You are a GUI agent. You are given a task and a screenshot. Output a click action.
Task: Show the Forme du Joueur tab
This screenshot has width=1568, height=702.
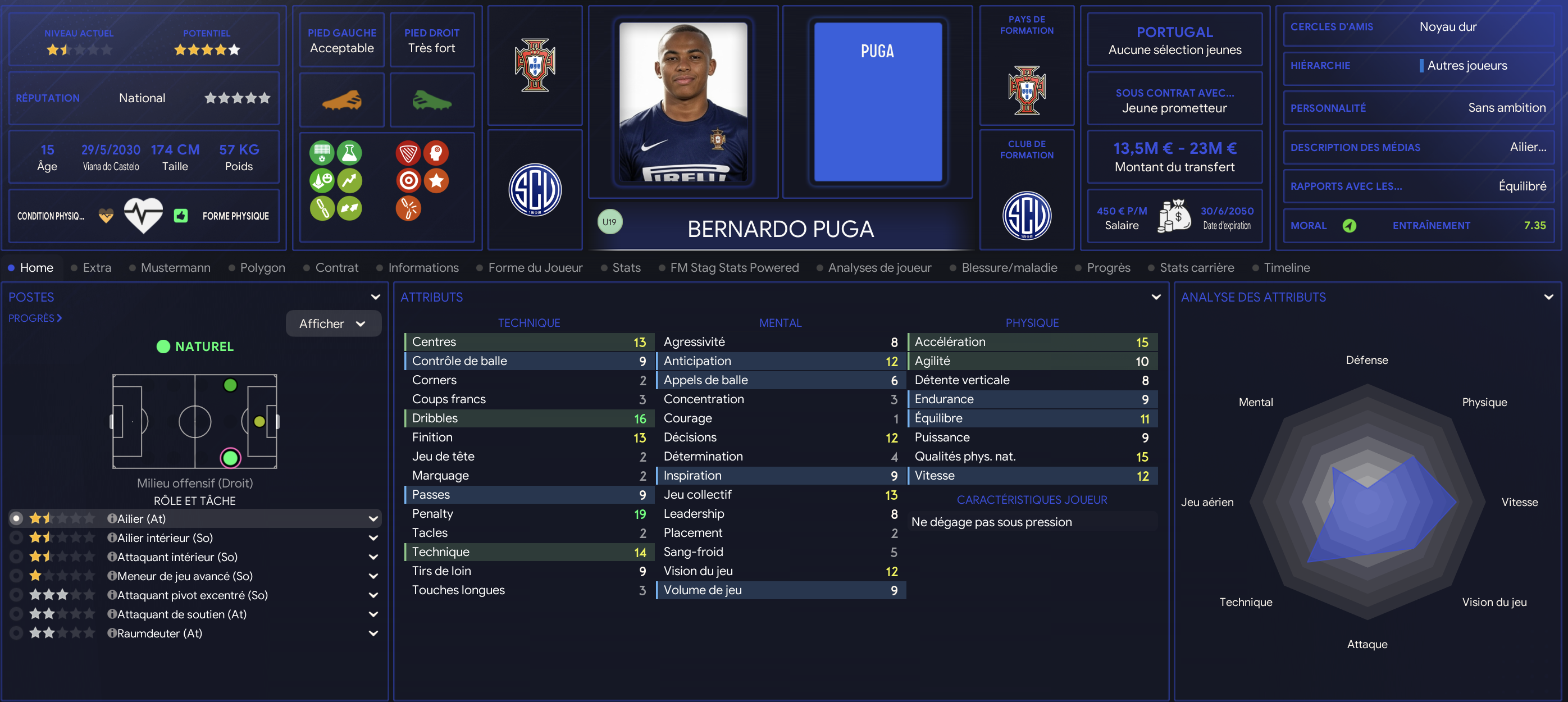535,268
